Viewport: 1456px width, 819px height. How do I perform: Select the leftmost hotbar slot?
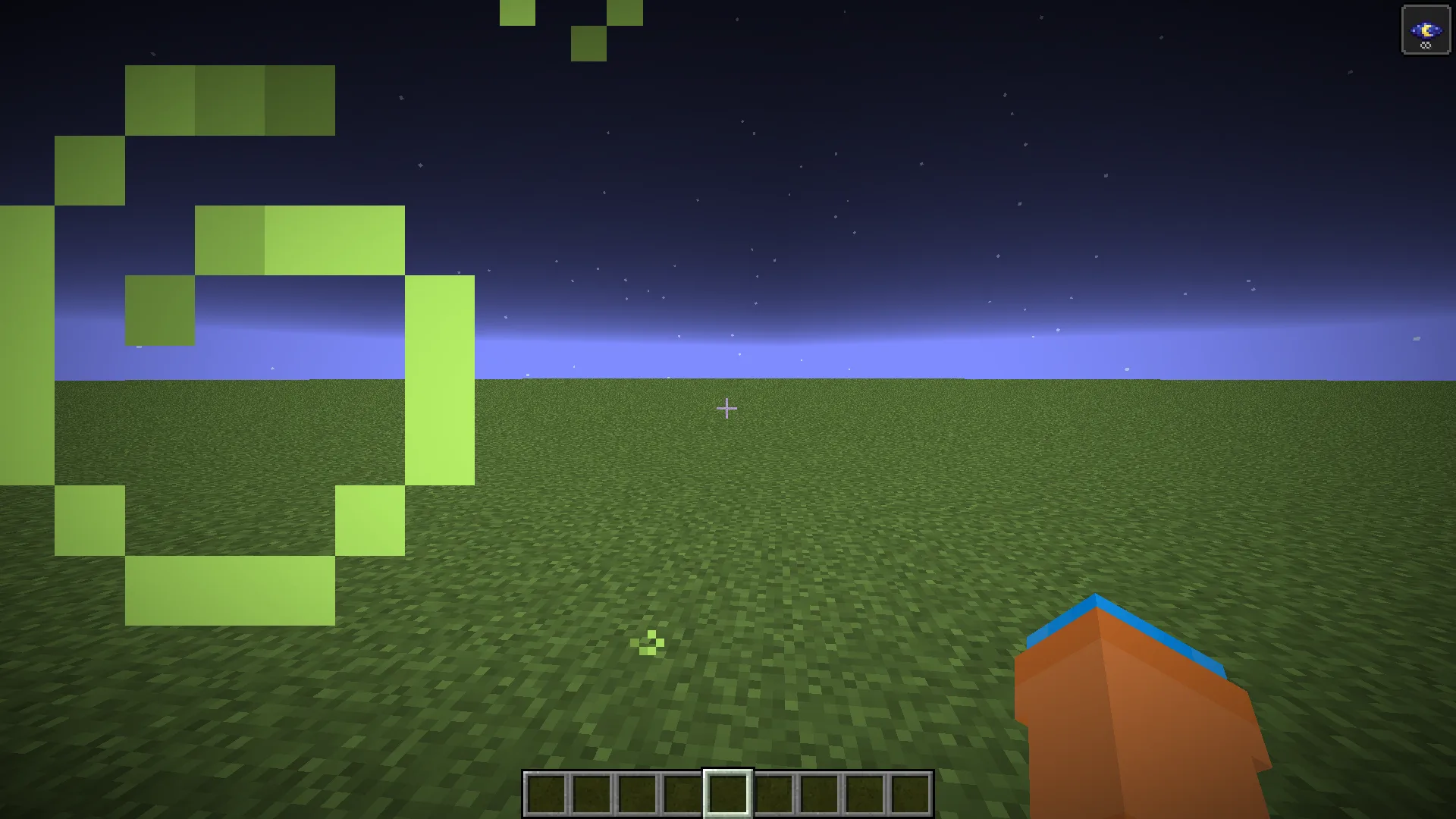click(x=544, y=794)
